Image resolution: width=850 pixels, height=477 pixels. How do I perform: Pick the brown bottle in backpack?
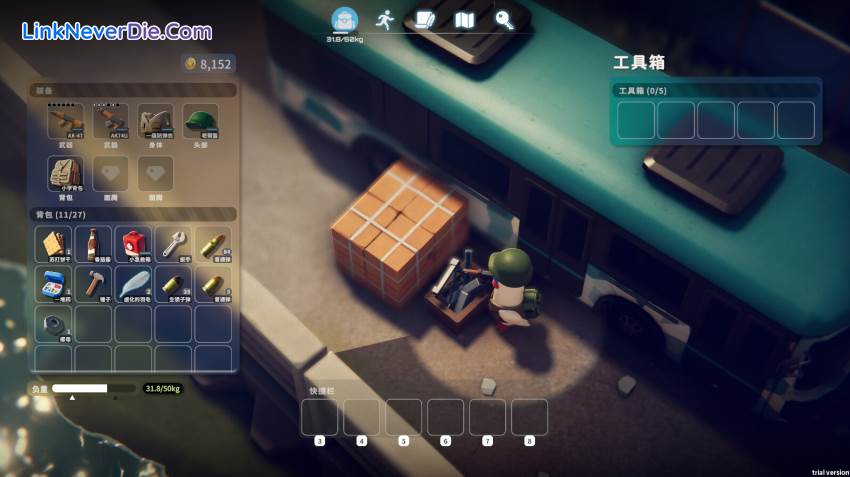(93, 244)
